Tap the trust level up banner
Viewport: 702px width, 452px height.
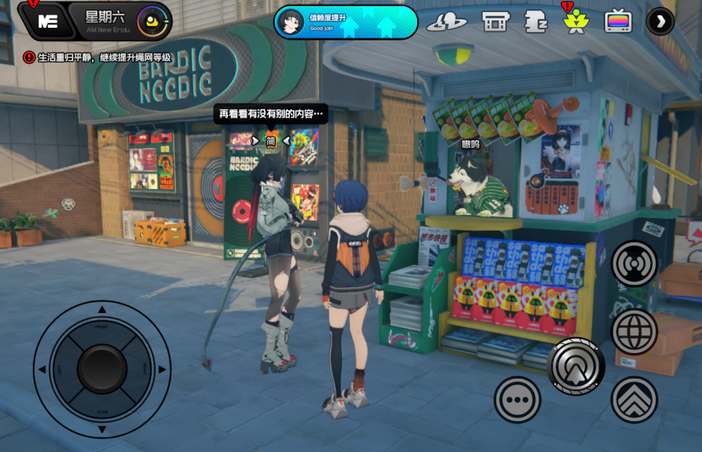(x=346, y=22)
